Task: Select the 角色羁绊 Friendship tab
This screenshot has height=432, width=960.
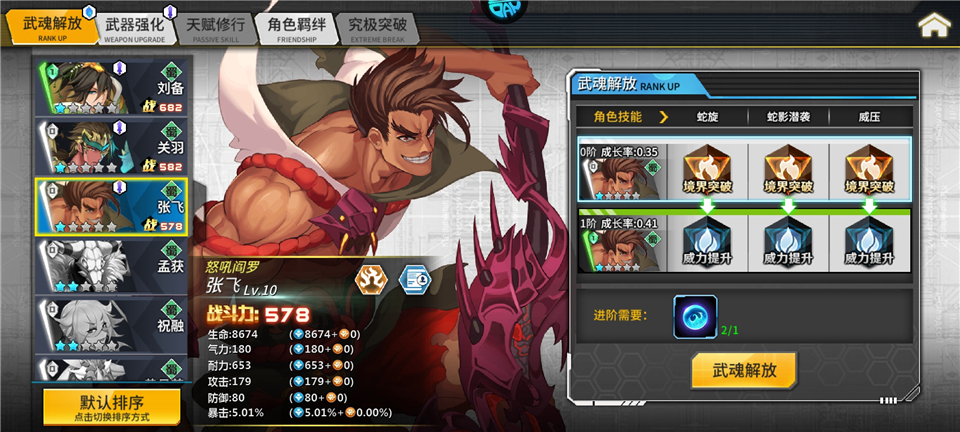Action: point(295,27)
